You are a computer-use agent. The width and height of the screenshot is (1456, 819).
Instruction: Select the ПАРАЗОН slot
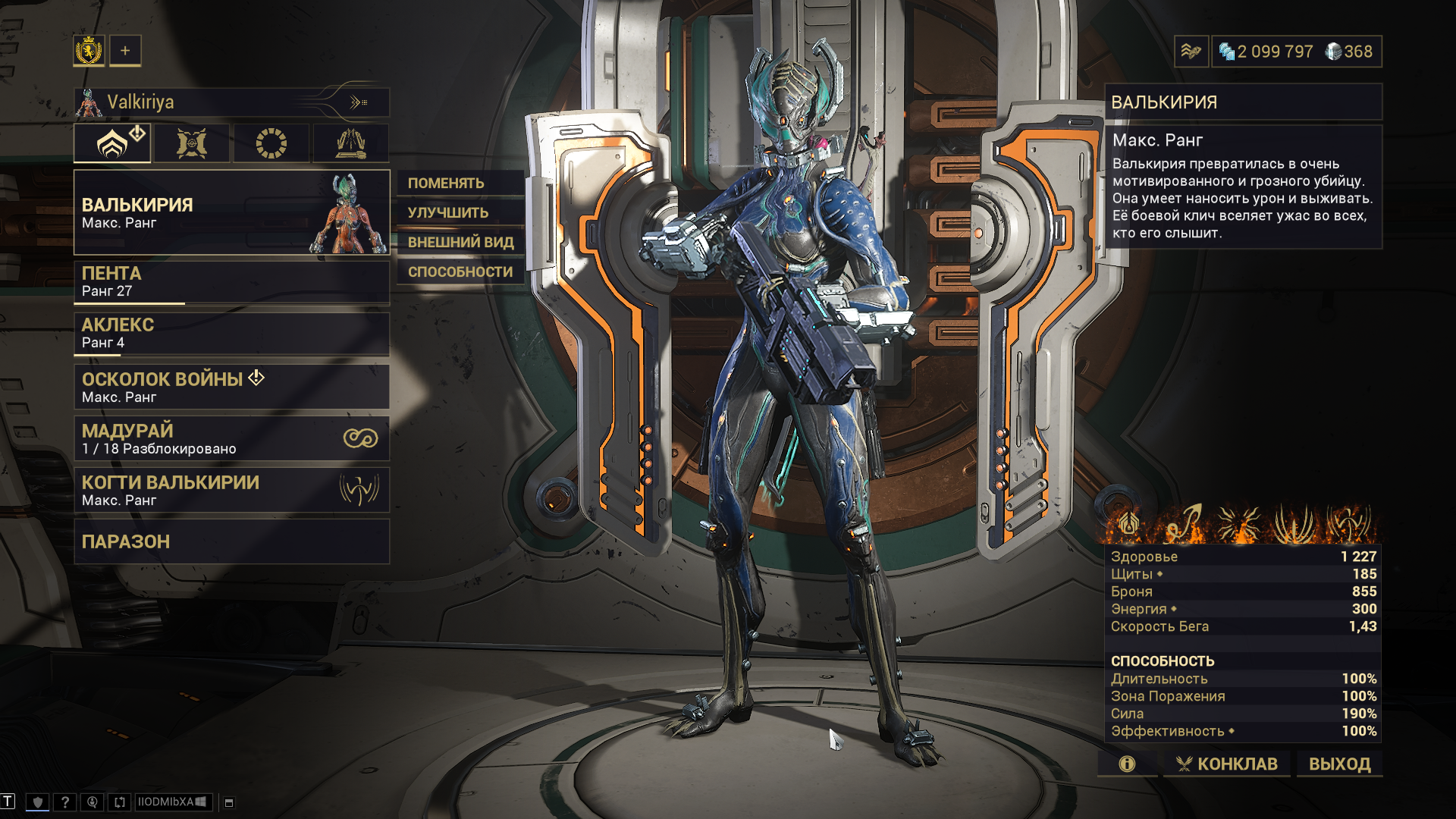coord(231,541)
